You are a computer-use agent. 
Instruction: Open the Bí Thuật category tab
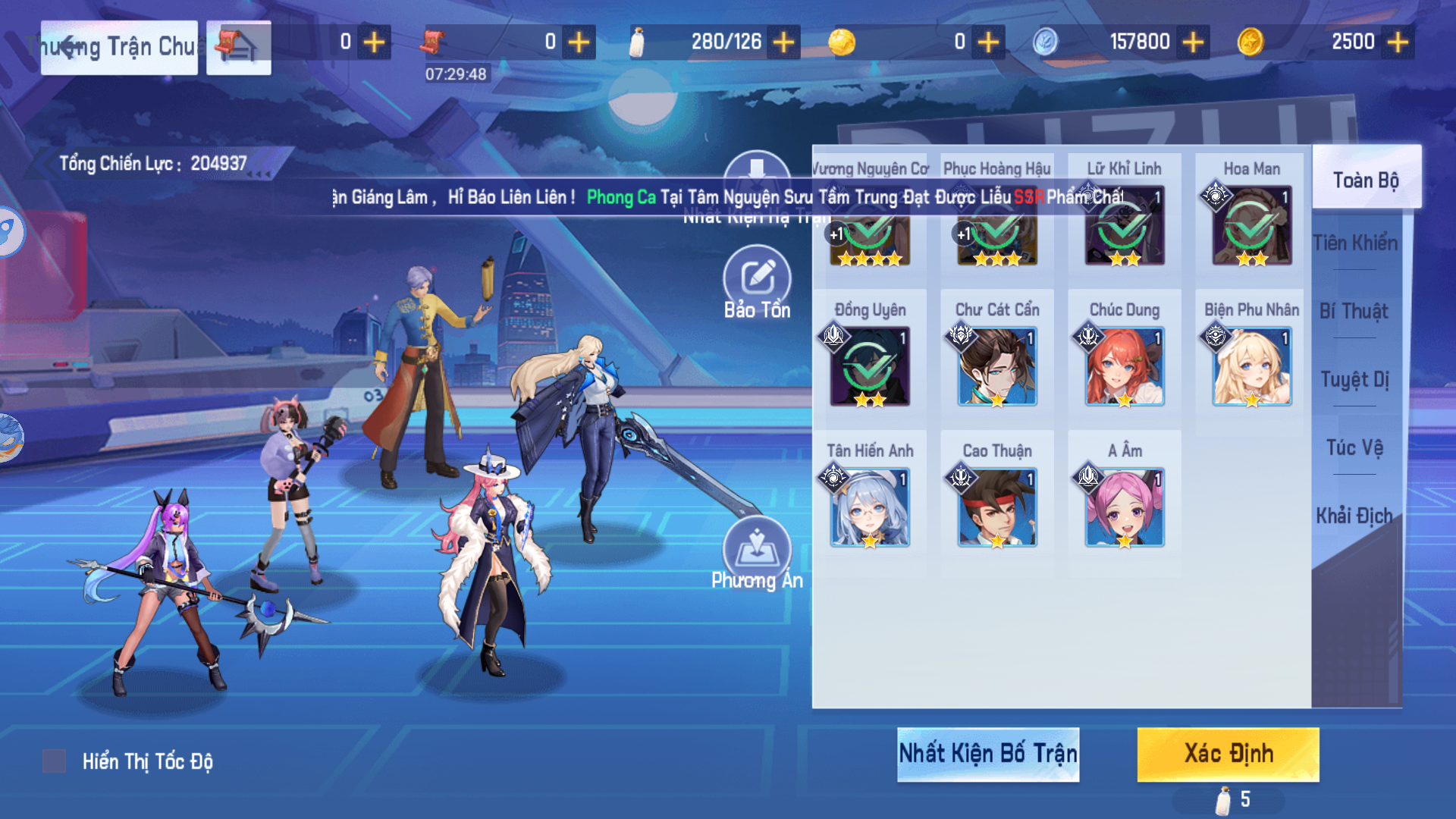pyautogui.click(x=1354, y=311)
